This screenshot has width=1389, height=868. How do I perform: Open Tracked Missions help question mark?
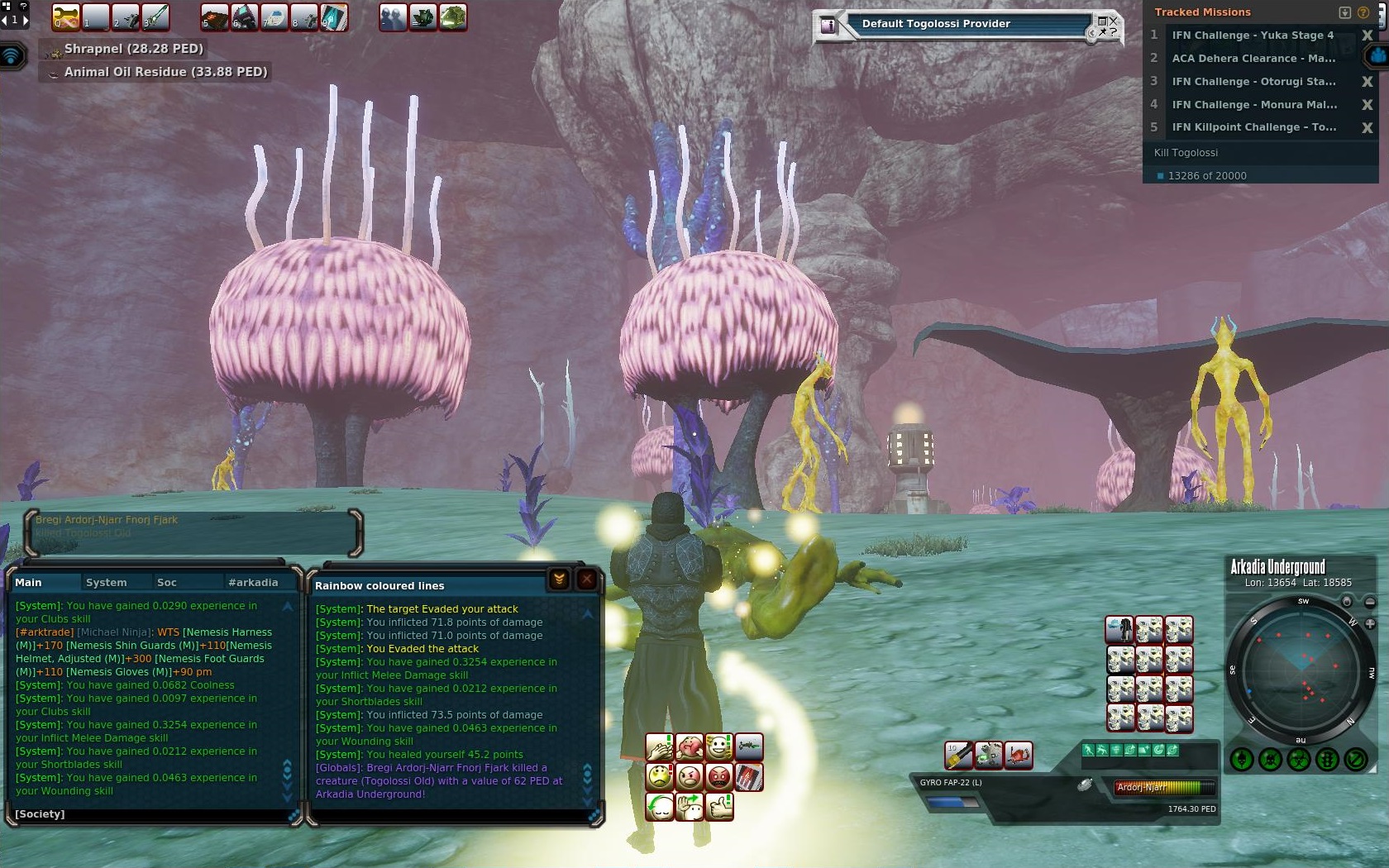(x=1363, y=12)
